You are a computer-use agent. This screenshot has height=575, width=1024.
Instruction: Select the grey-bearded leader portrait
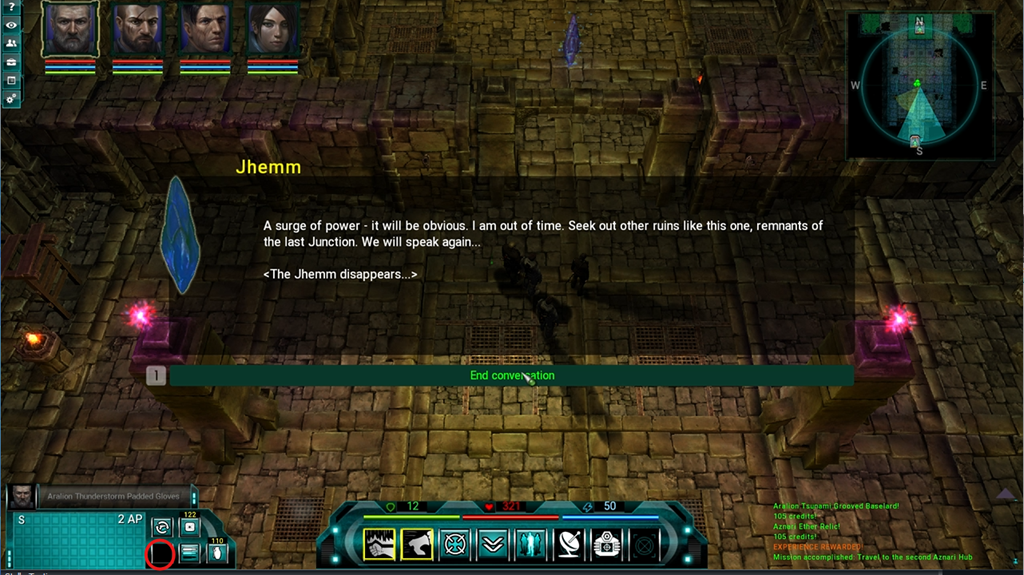[70, 28]
